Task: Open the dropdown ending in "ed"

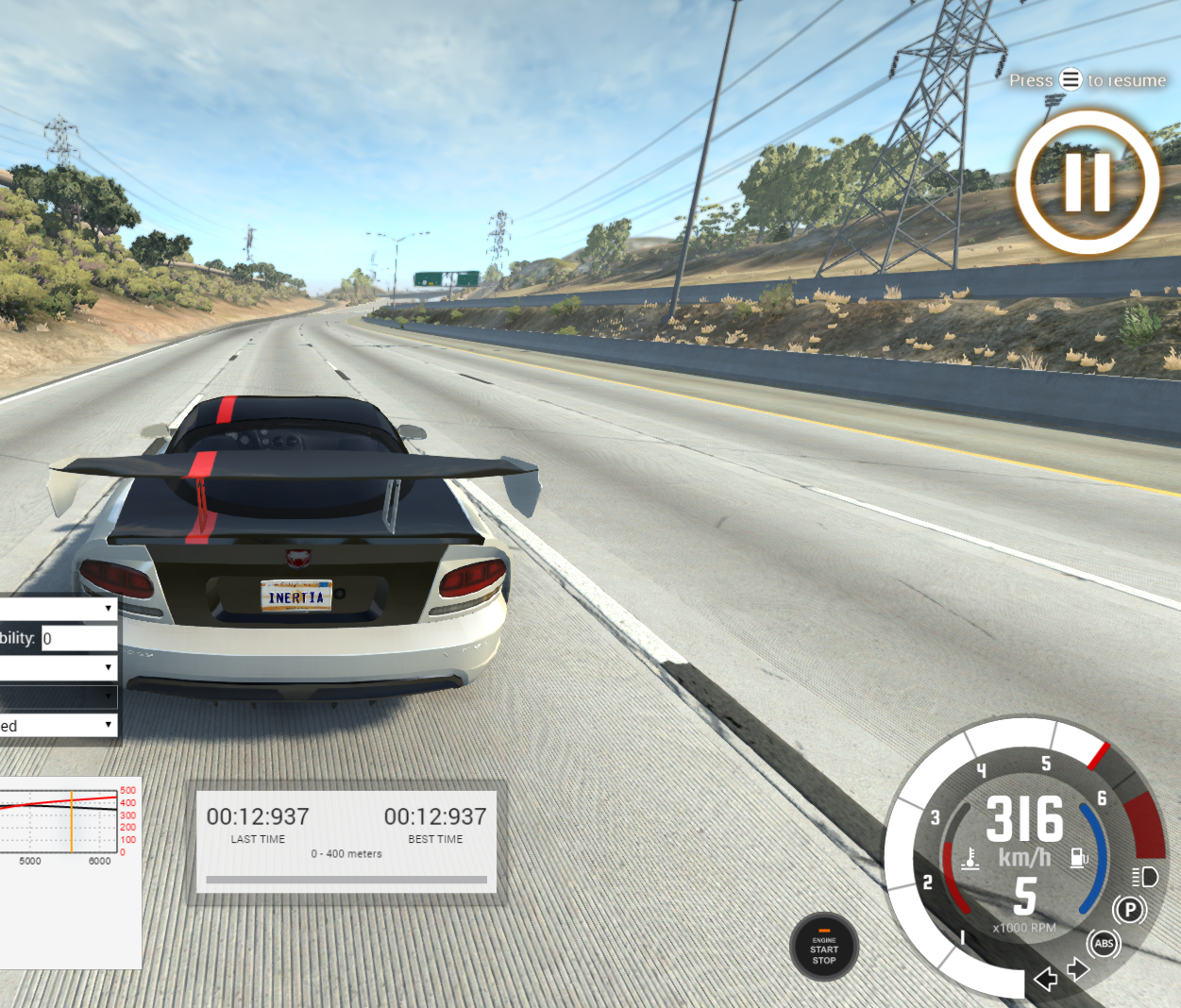Action: pos(57,726)
